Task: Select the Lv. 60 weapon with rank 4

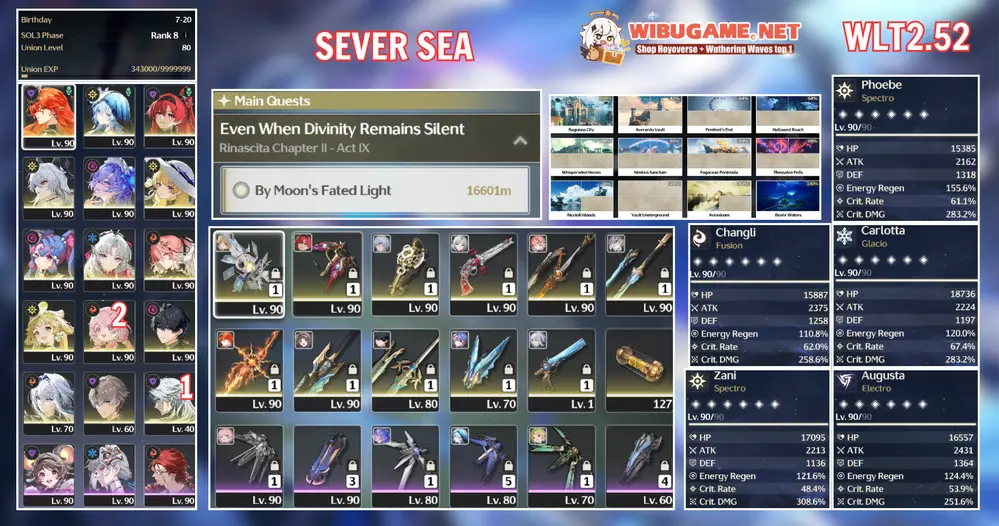Action: pyautogui.click(x=638, y=464)
